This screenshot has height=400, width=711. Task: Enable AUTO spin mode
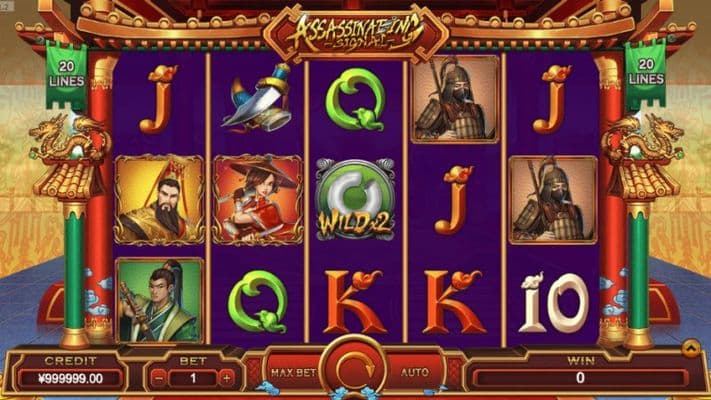(415, 373)
